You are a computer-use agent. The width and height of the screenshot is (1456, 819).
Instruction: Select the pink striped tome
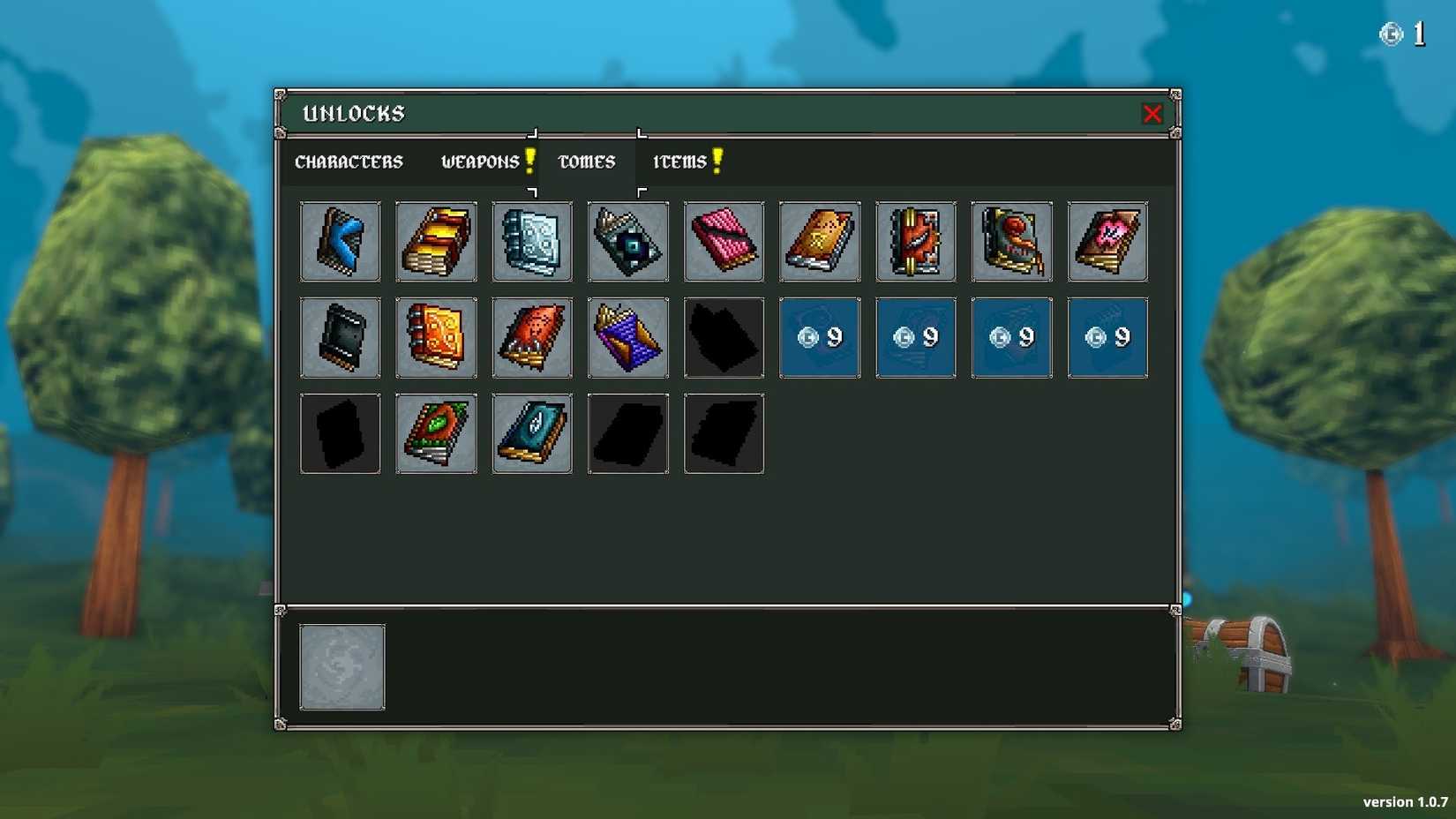click(724, 241)
